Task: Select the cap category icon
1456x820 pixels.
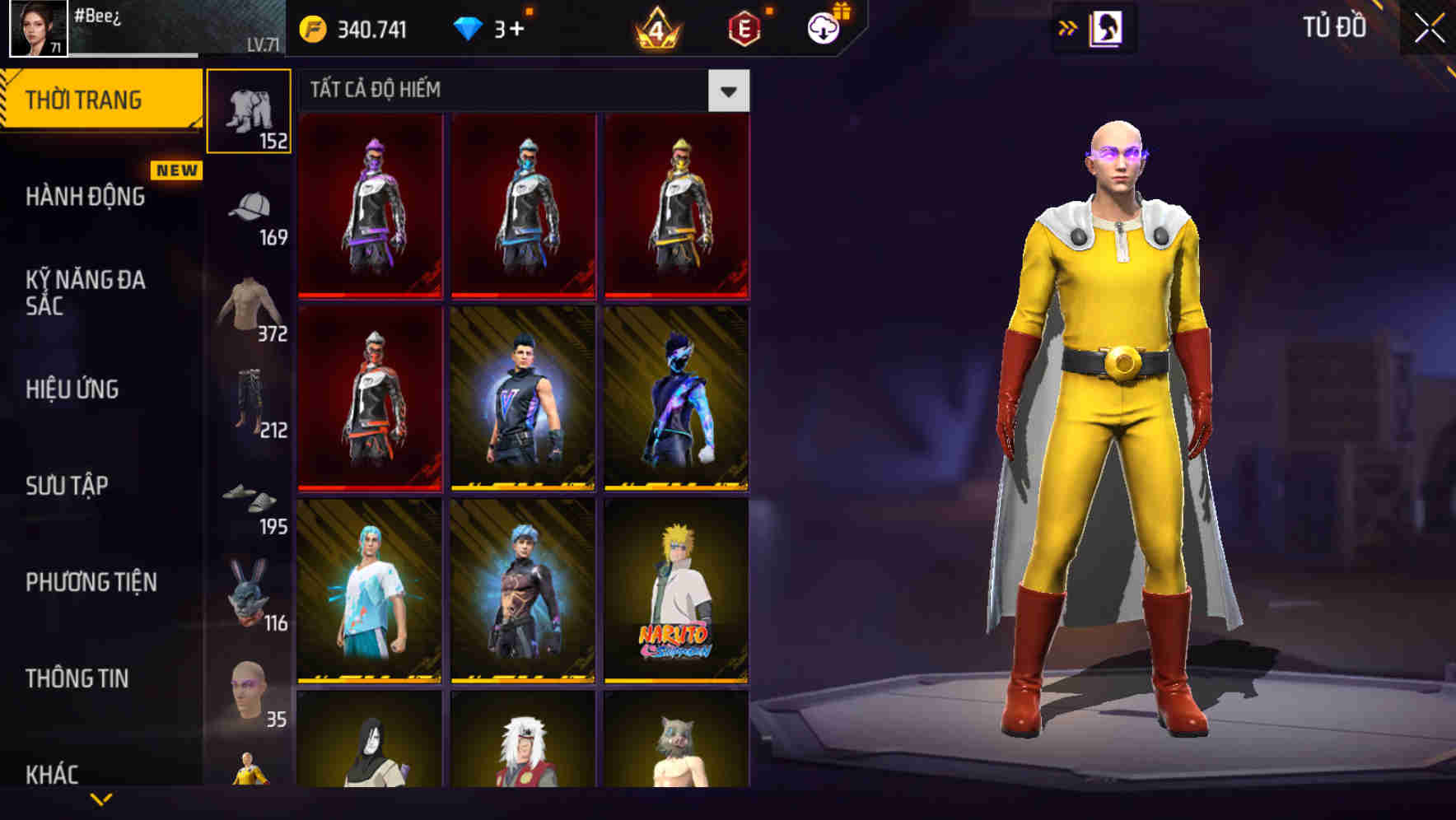Action: pos(248,202)
